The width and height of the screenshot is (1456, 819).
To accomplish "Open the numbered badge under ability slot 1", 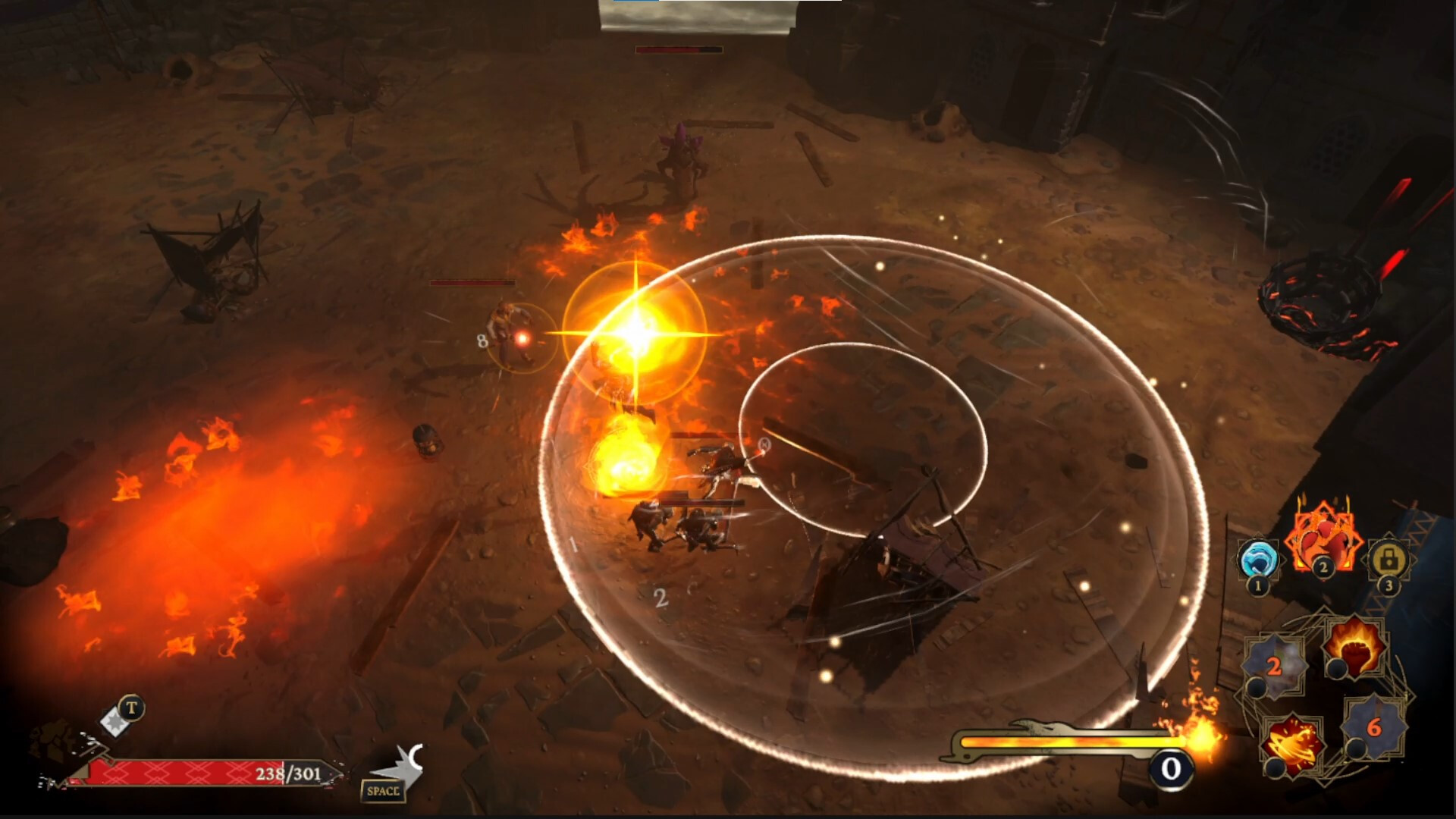I will pyautogui.click(x=1257, y=585).
